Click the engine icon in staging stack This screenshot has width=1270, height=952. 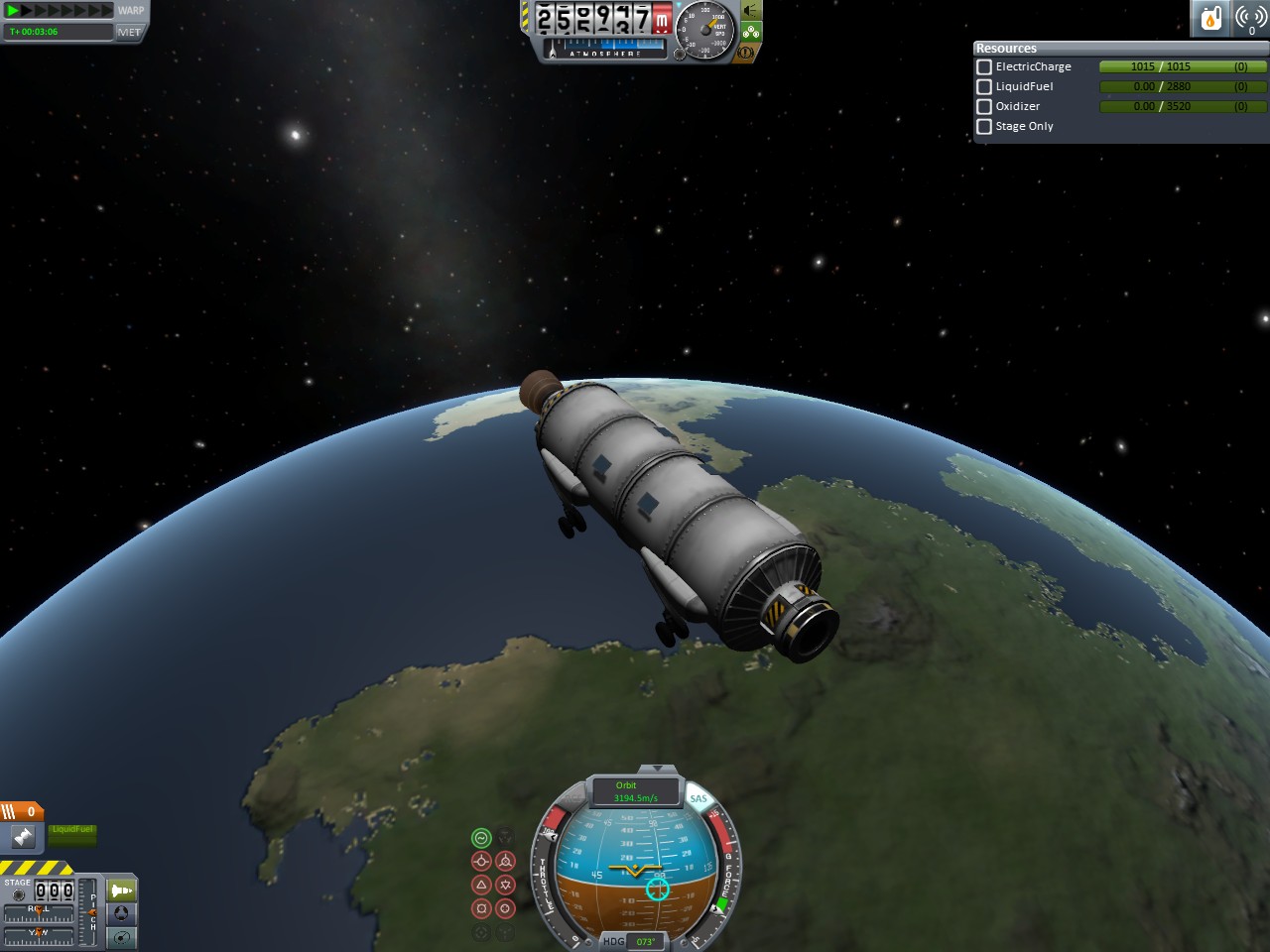click(x=23, y=837)
